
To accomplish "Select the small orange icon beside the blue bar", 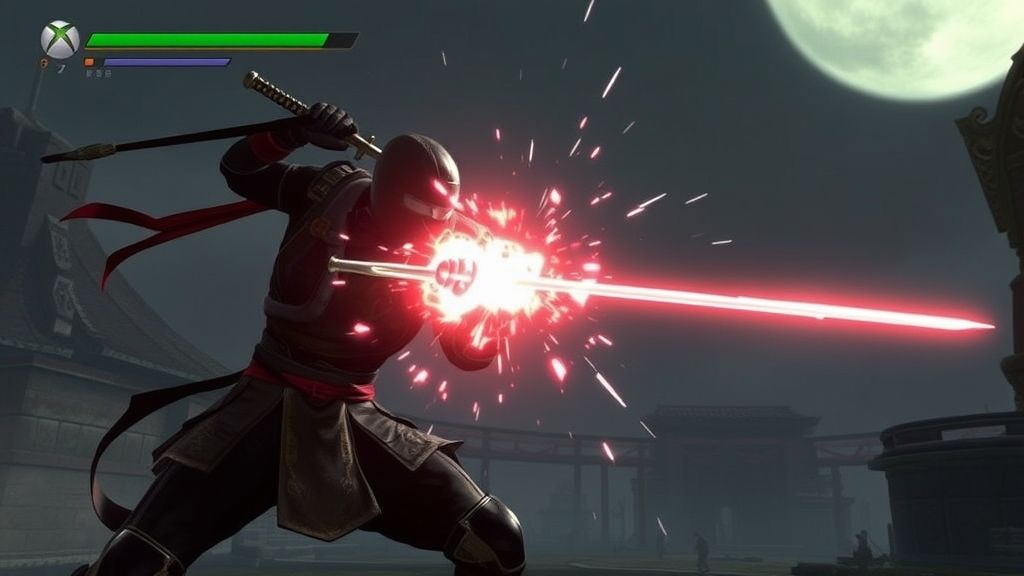I will click(x=89, y=62).
